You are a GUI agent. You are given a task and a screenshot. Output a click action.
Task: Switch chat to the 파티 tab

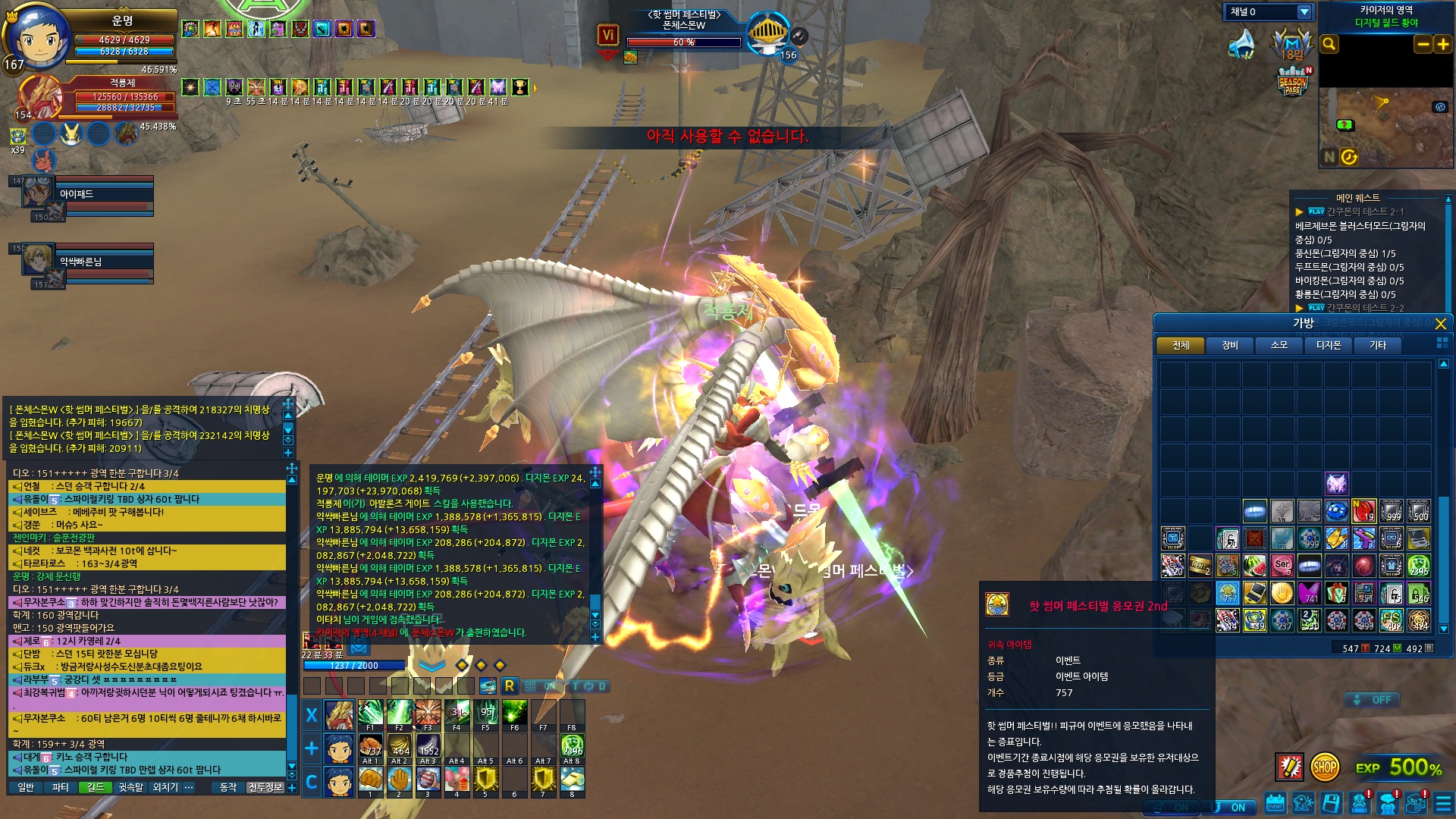(x=60, y=788)
